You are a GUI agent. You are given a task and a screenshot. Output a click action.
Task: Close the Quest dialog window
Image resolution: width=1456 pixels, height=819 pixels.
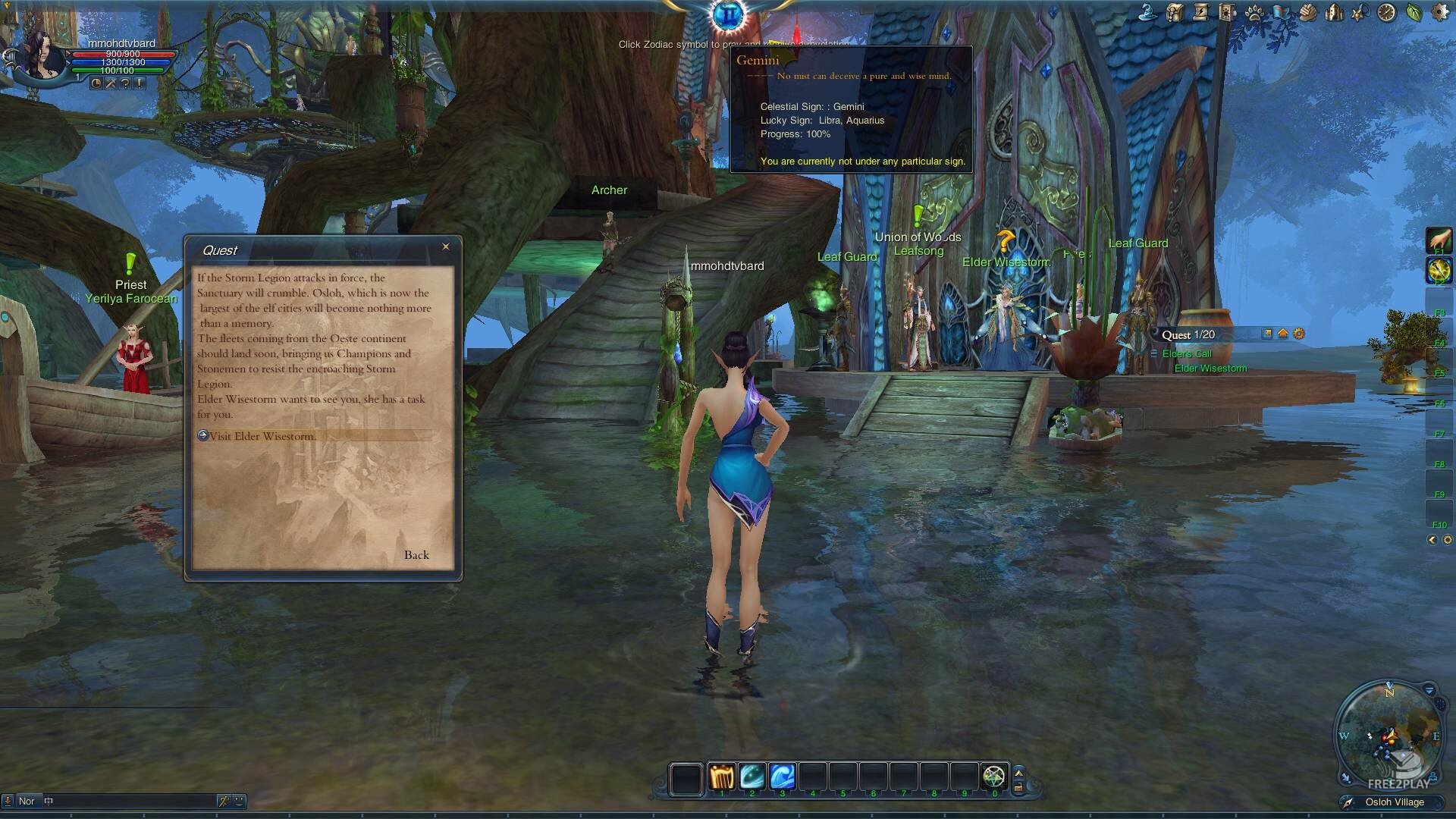click(x=446, y=246)
